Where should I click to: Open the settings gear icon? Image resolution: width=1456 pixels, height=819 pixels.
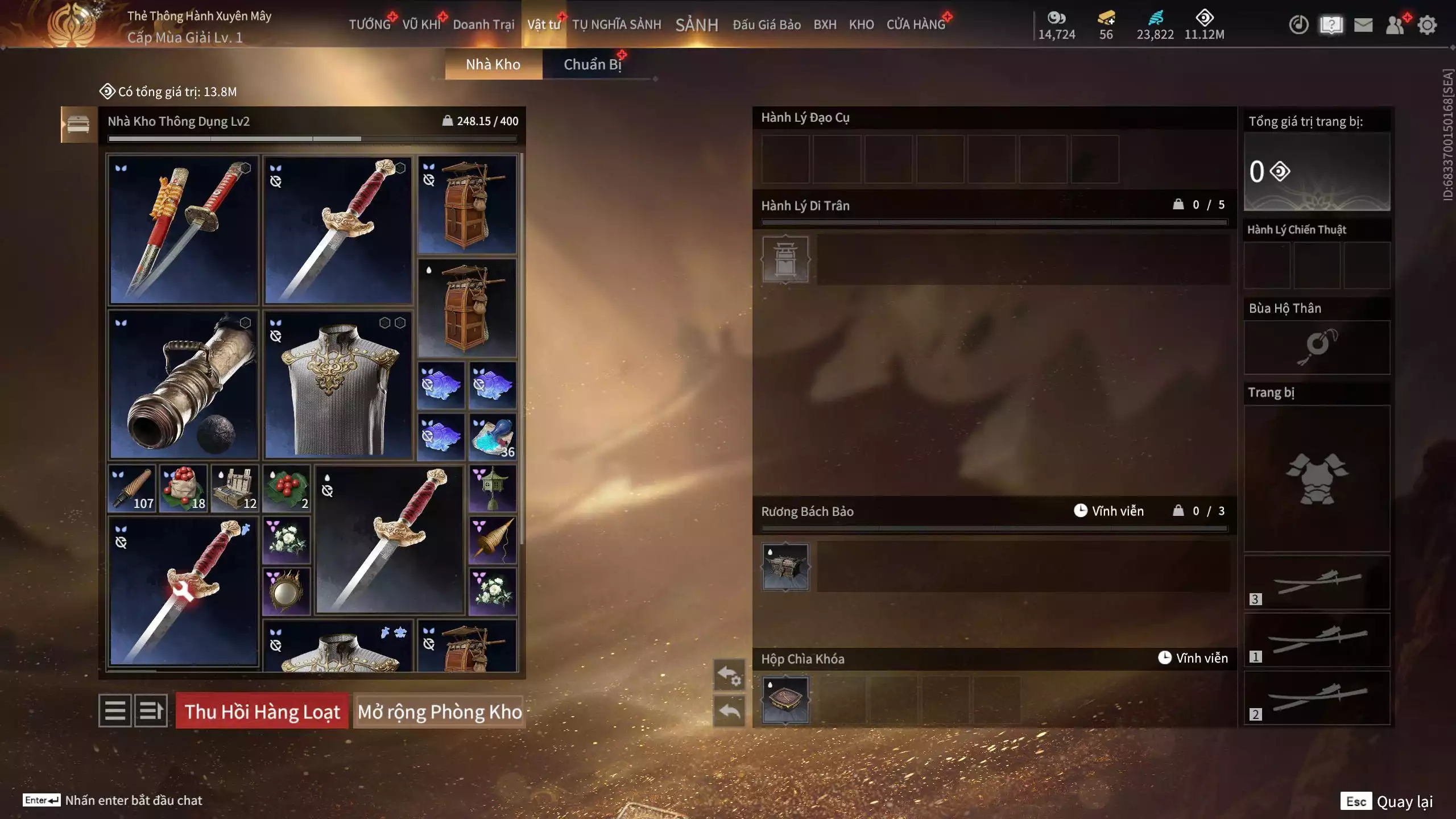click(x=1427, y=25)
